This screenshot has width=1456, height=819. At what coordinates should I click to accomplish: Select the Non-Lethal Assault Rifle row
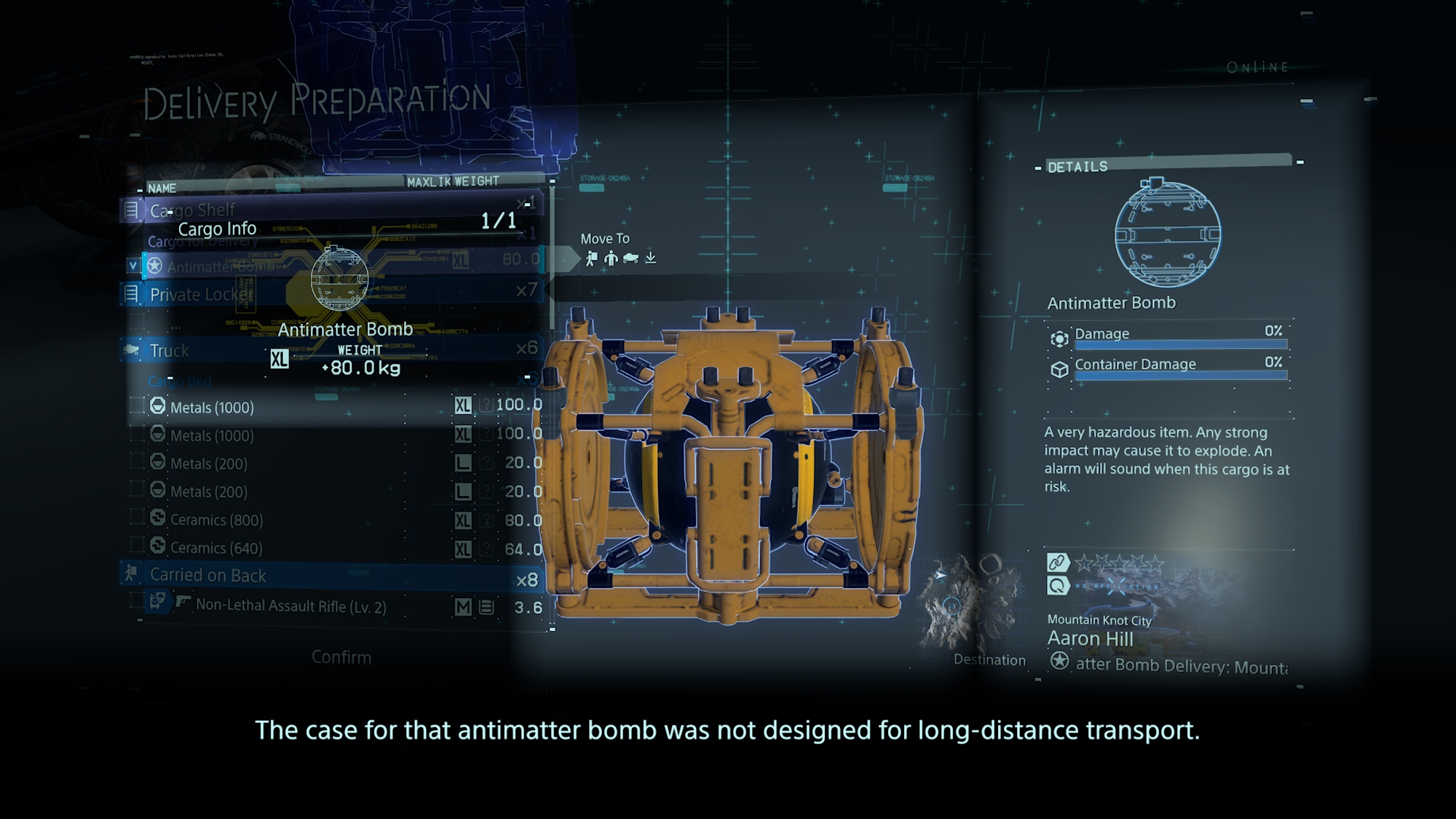click(x=290, y=606)
